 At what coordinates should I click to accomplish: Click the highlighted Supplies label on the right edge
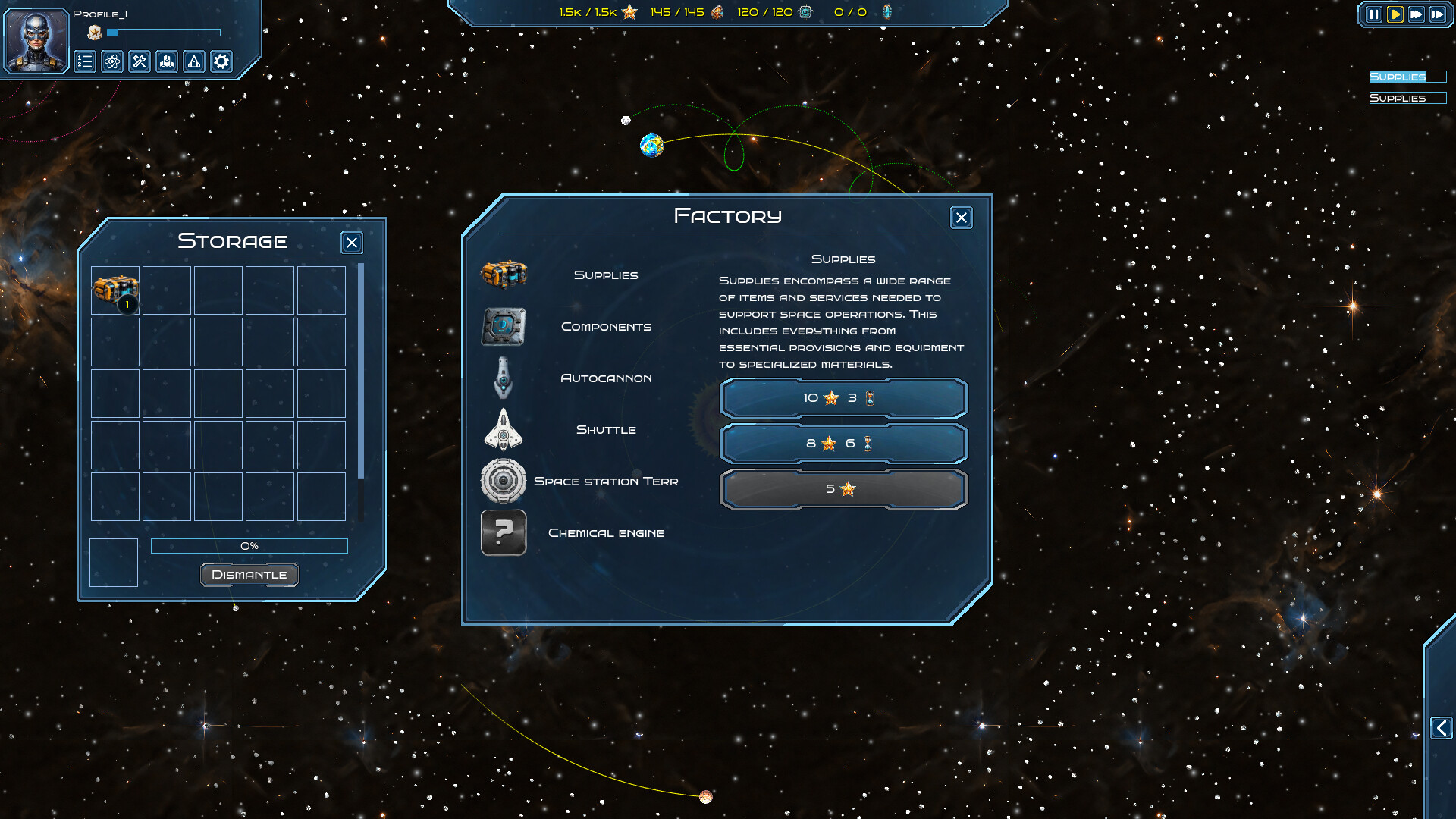pyautogui.click(x=1398, y=76)
